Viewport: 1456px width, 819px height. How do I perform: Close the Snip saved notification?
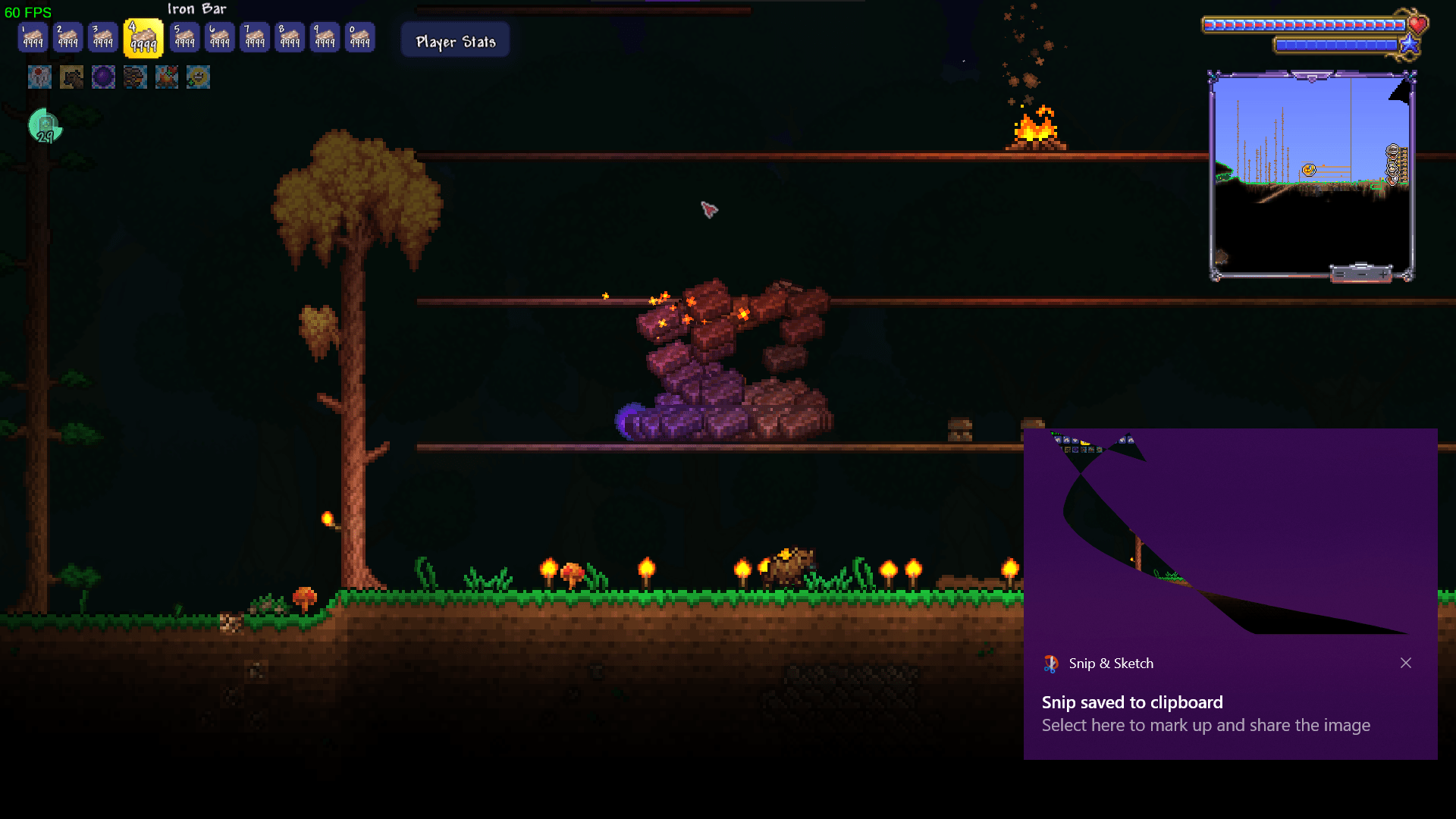(1406, 663)
